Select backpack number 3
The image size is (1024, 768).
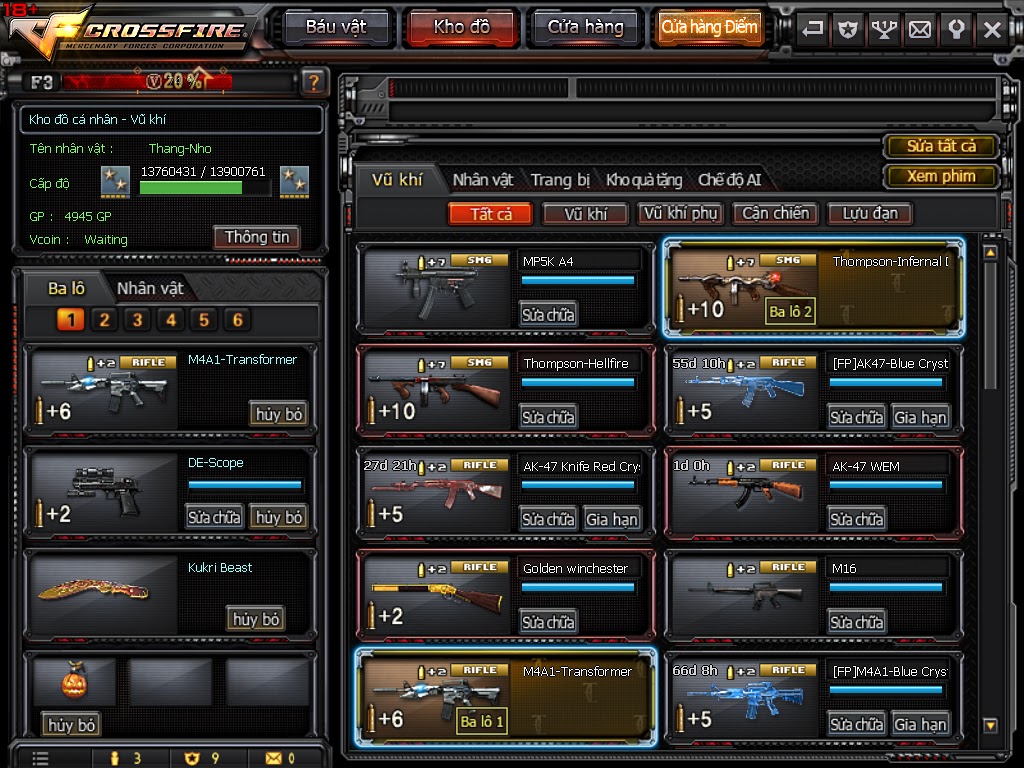(137, 320)
